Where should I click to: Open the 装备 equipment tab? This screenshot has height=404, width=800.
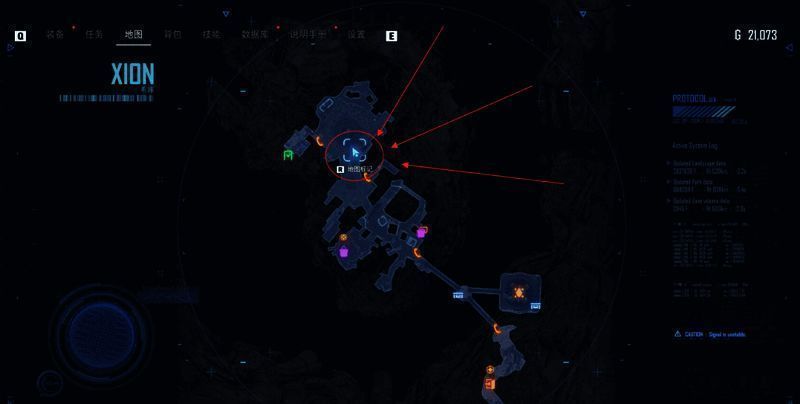pyautogui.click(x=55, y=35)
